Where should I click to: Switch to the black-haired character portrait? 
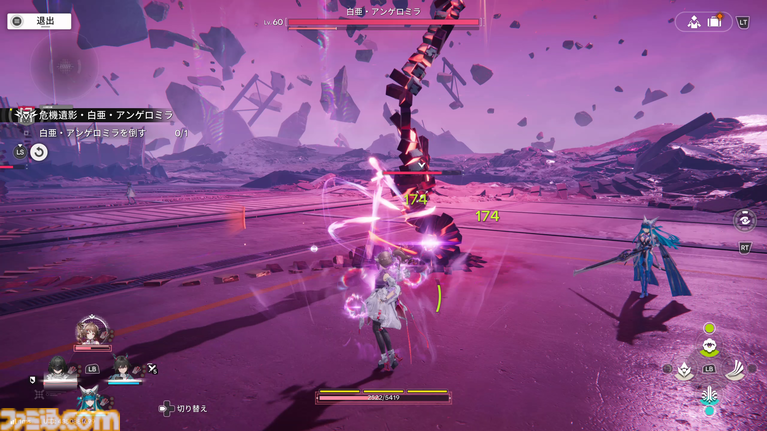pos(59,368)
